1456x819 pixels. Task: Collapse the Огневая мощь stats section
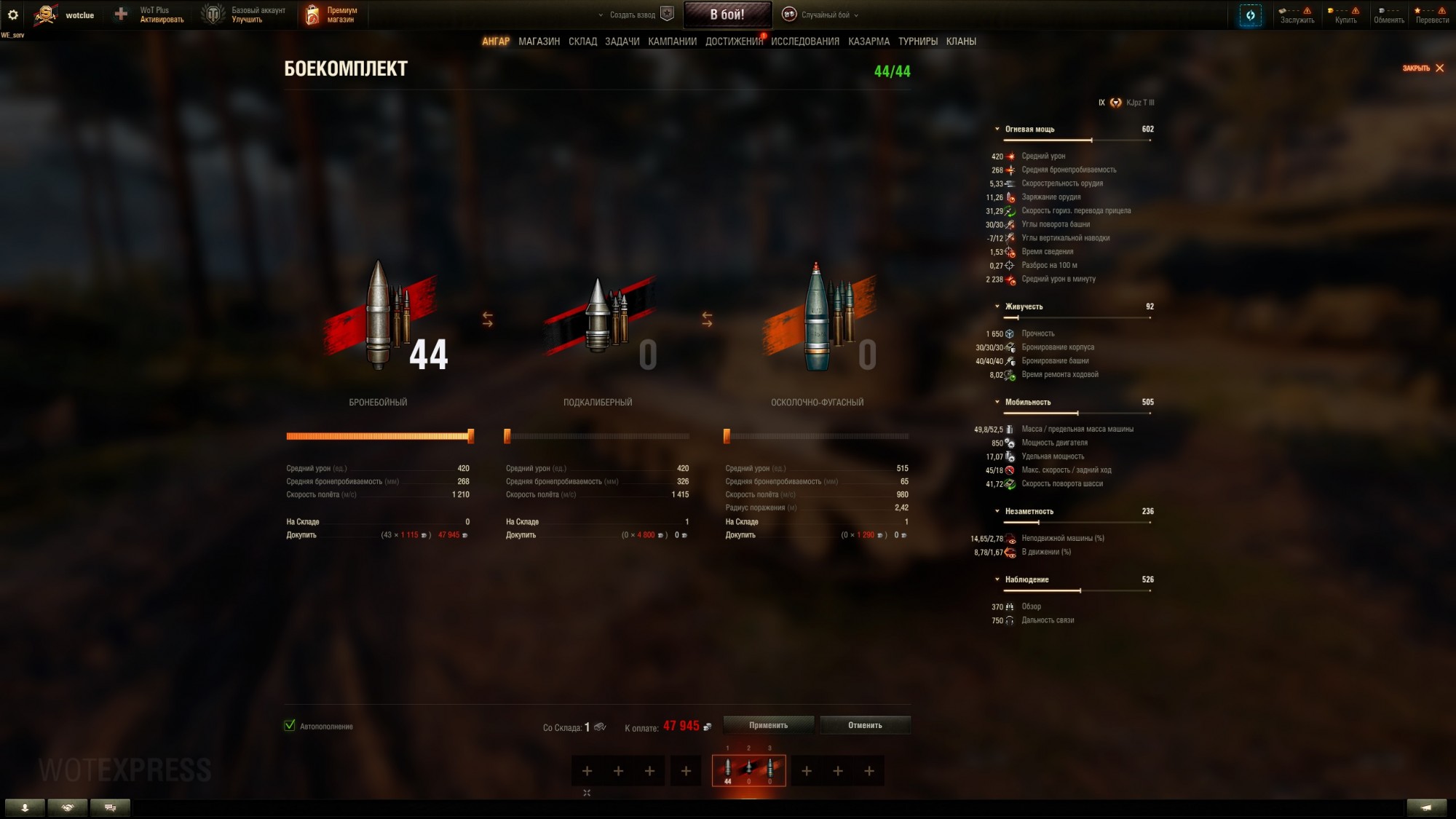click(997, 129)
